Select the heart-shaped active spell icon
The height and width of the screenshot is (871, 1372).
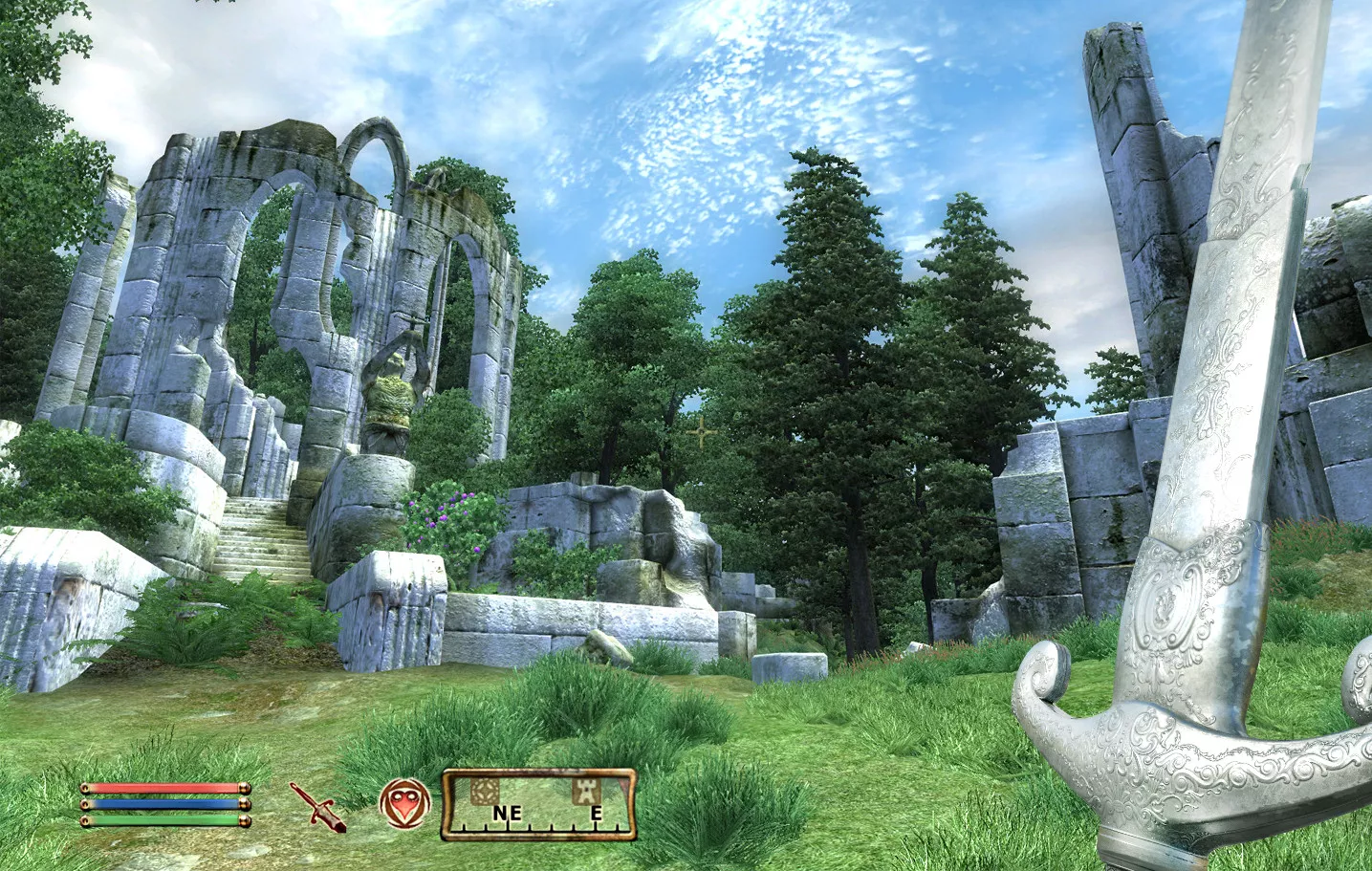(x=403, y=802)
